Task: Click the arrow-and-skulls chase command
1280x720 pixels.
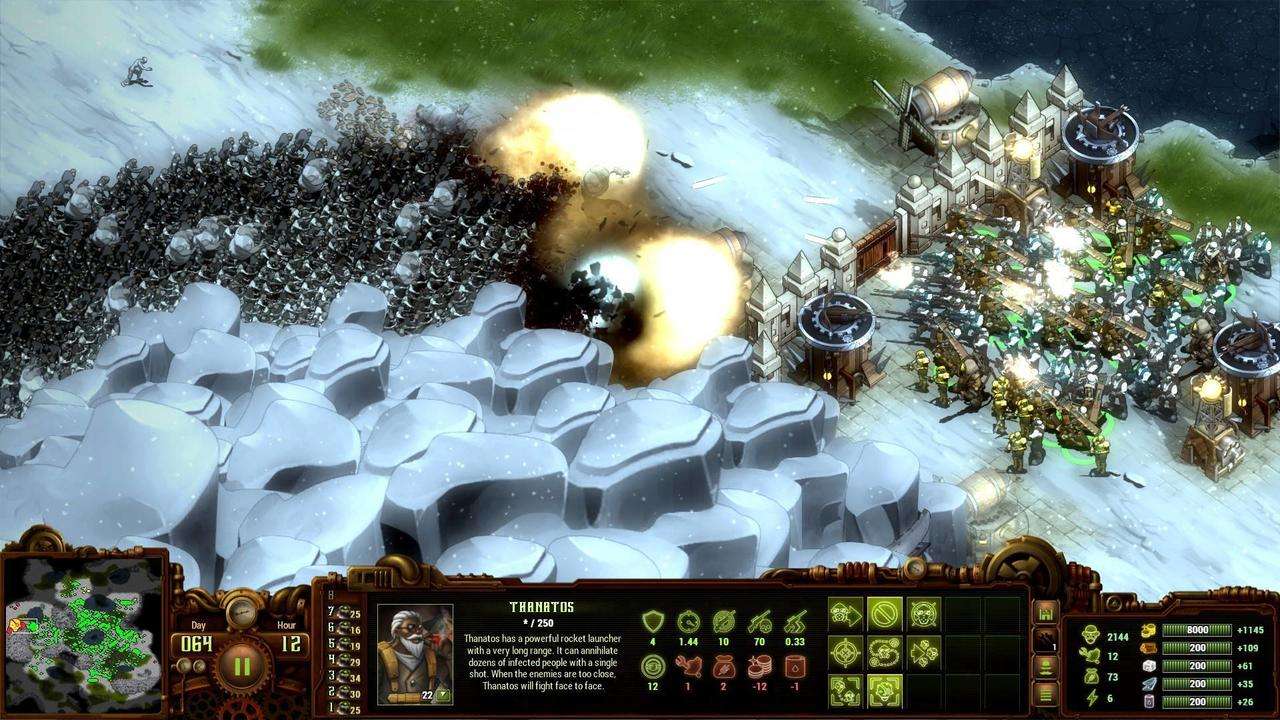Action: 924,652
